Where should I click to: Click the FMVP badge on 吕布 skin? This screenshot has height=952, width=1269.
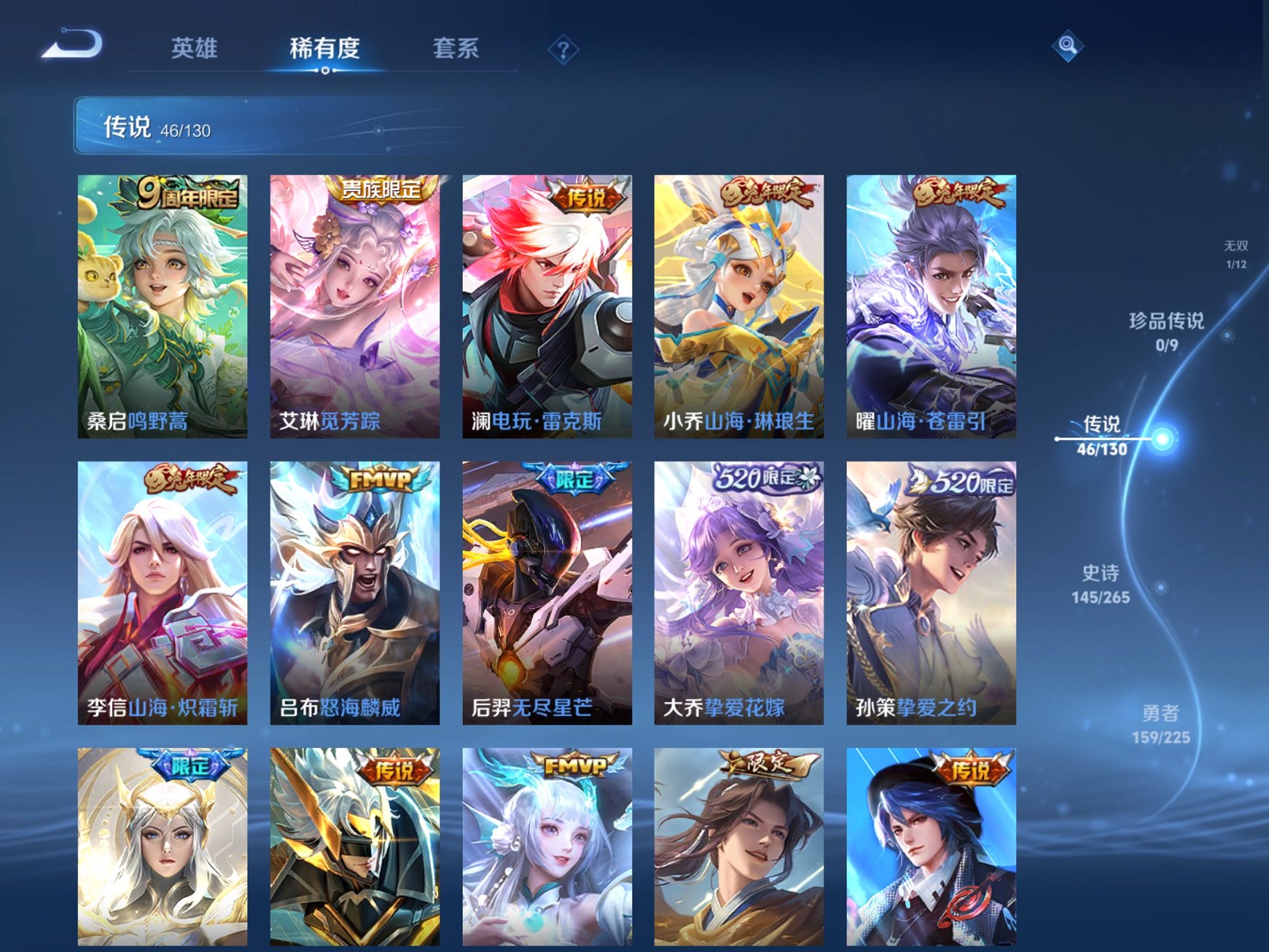point(377,479)
